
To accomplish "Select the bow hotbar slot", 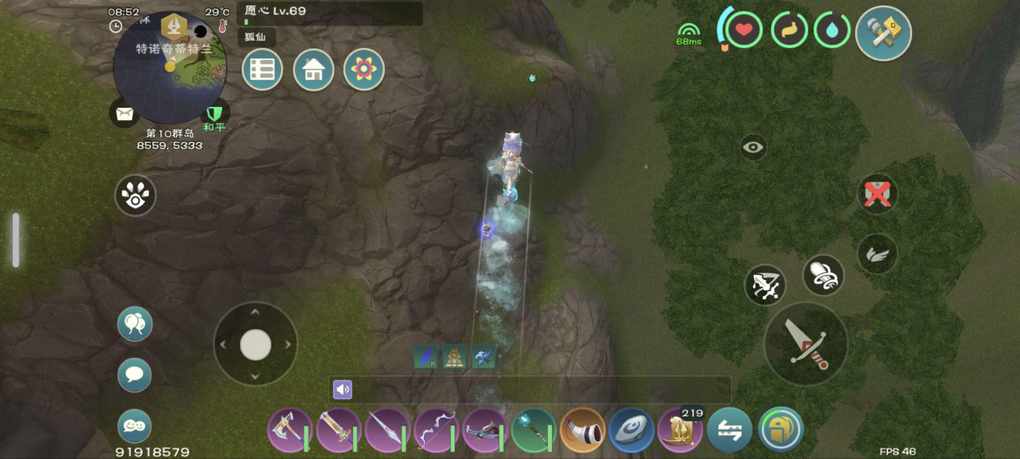I will pyautogui.click(x=436, y=431).
